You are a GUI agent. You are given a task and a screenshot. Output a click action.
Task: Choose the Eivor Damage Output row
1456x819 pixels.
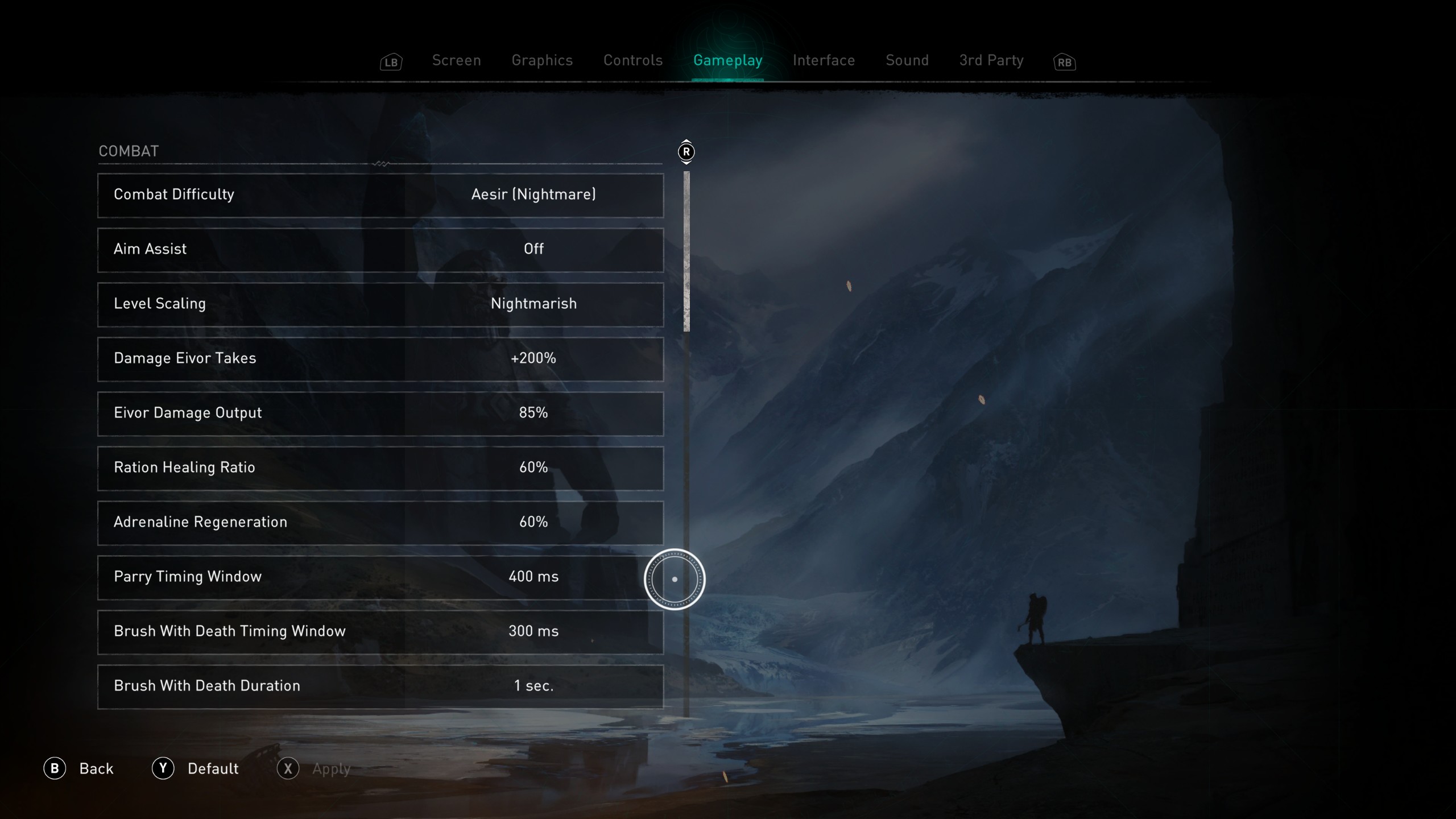(380, 413)
